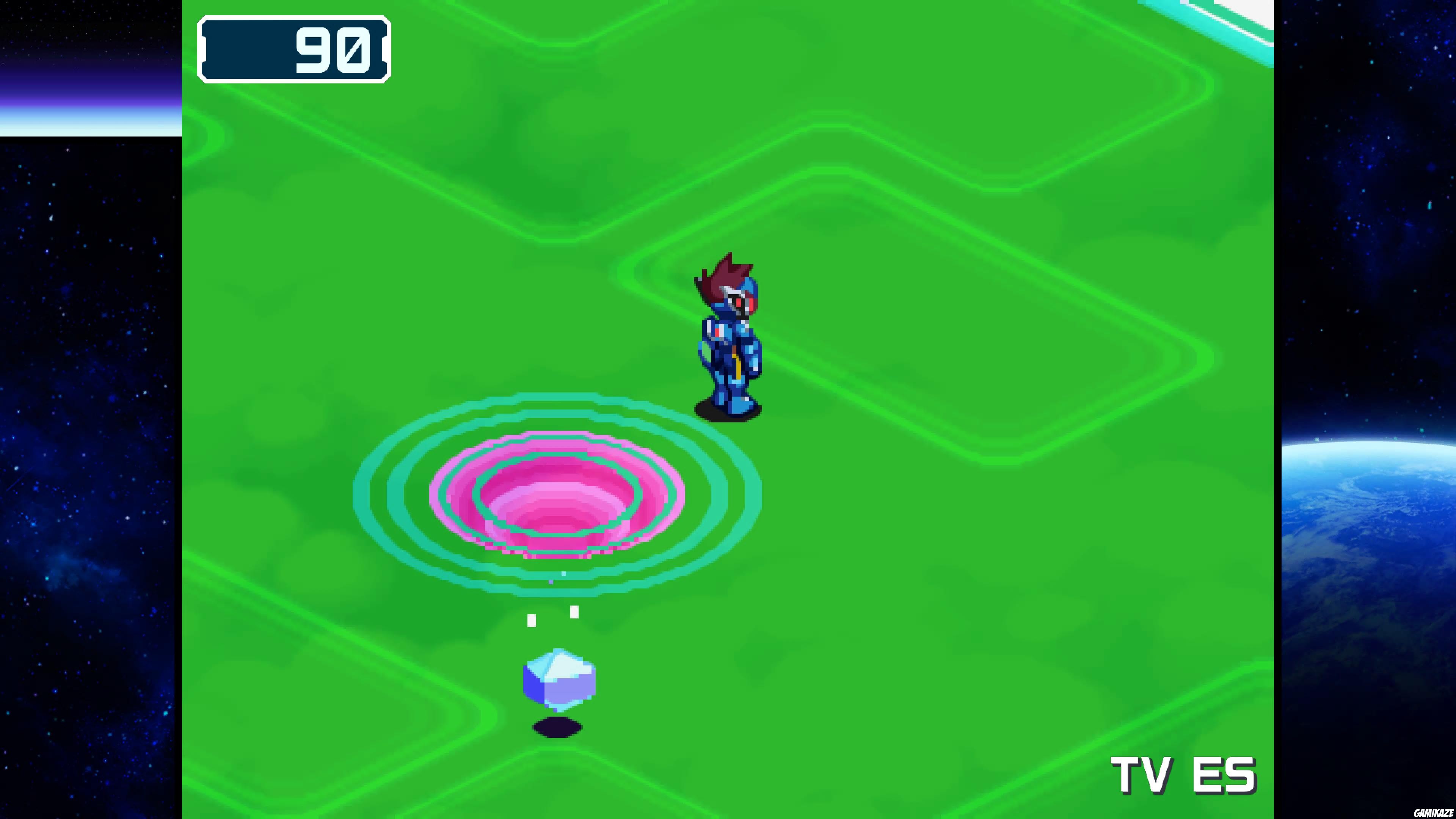Click the small white sparkle above the crystal
1456x819 pixels.
[x=574, y=611]
